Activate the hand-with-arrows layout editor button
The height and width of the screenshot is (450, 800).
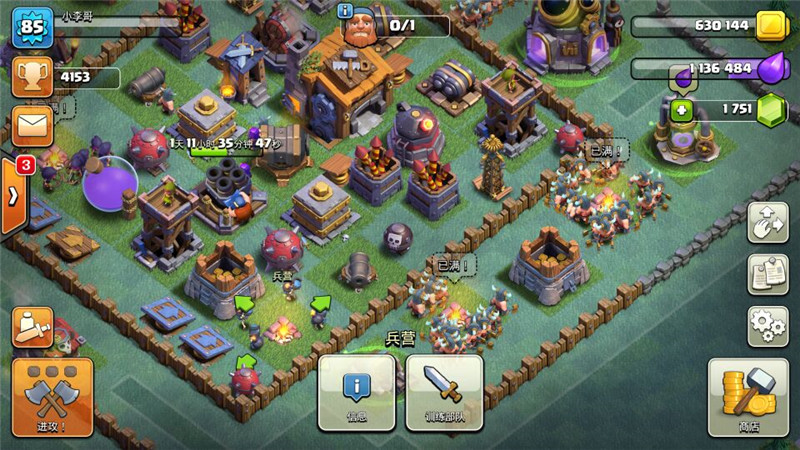tap(767, 222)
